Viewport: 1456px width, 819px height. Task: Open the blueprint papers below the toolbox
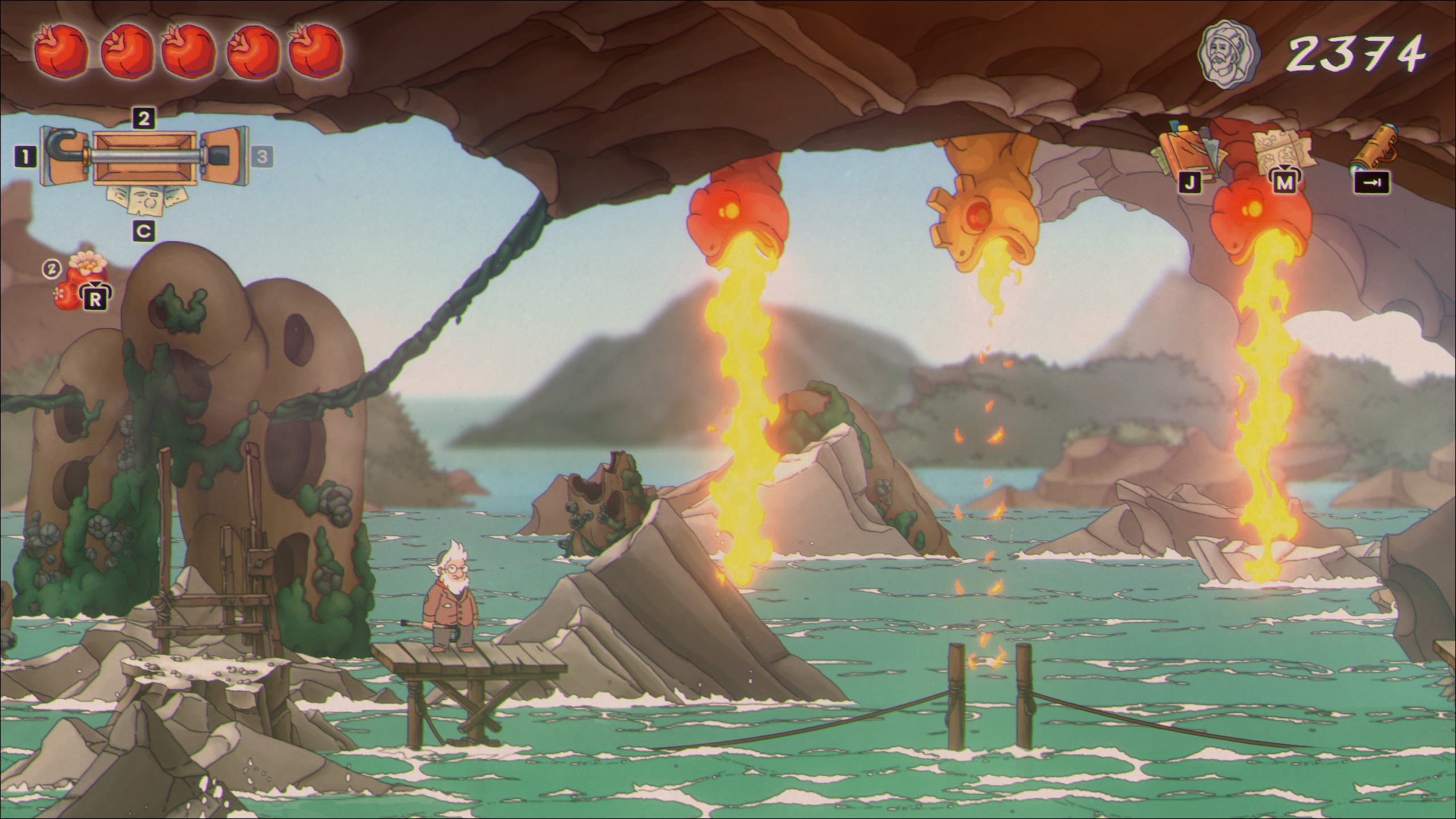coord(146,199)
